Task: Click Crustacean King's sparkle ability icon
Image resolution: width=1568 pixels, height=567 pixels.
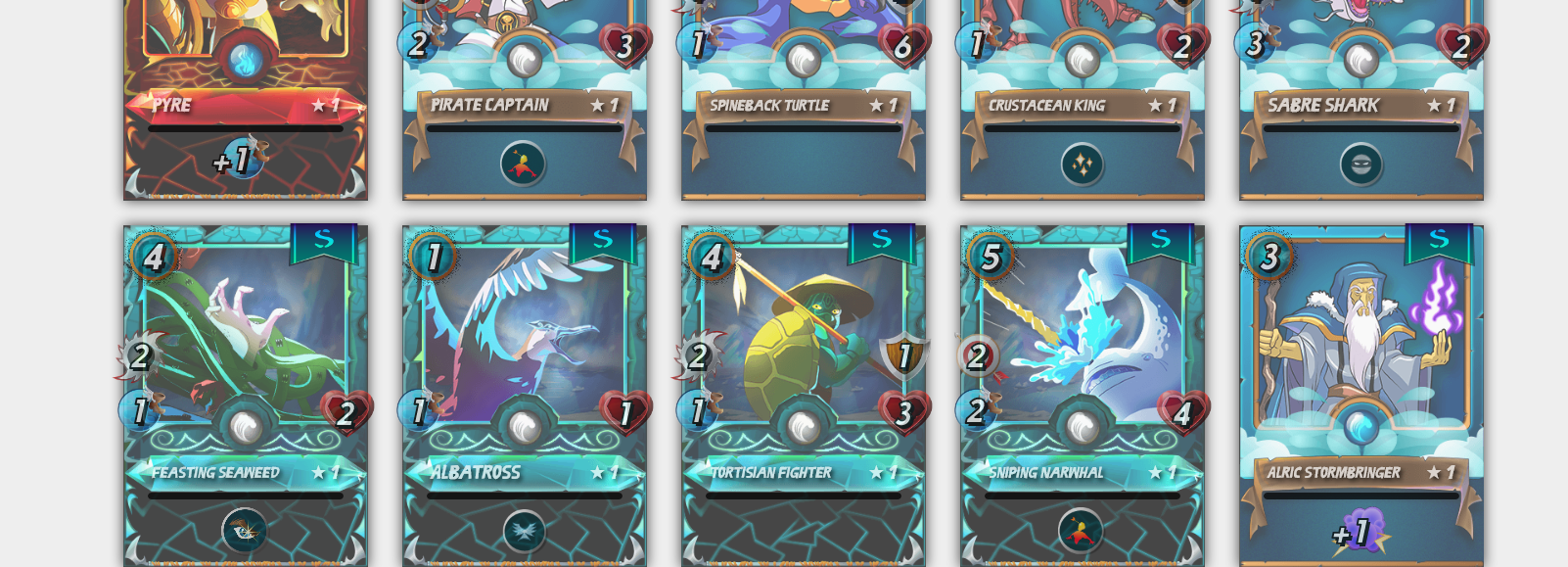Action: (1082, 165)
